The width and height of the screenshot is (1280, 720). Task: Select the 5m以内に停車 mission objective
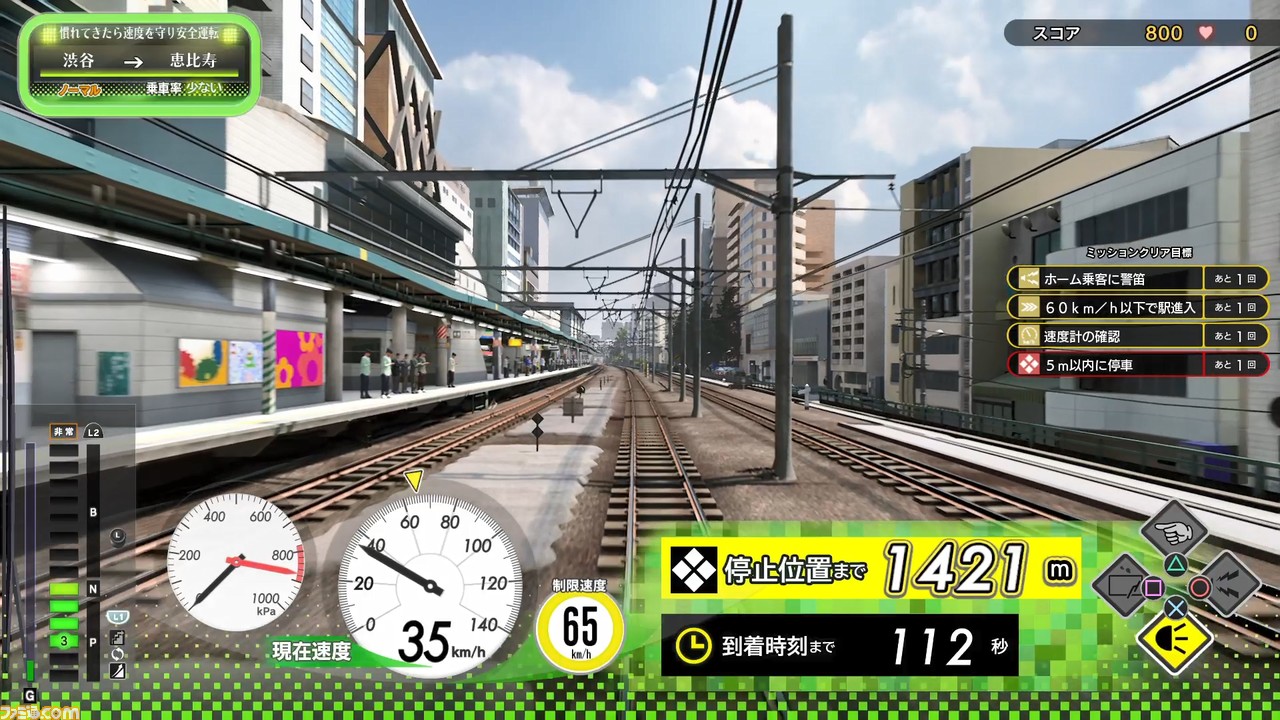1137,364
